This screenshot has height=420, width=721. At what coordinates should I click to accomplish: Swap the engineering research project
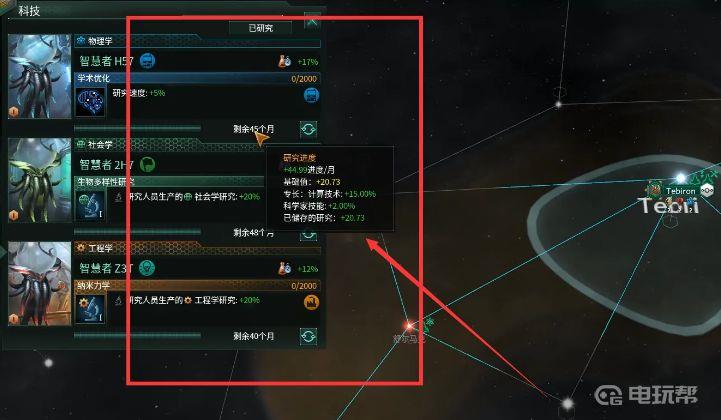pyautogui.click(x=309, y=336)
